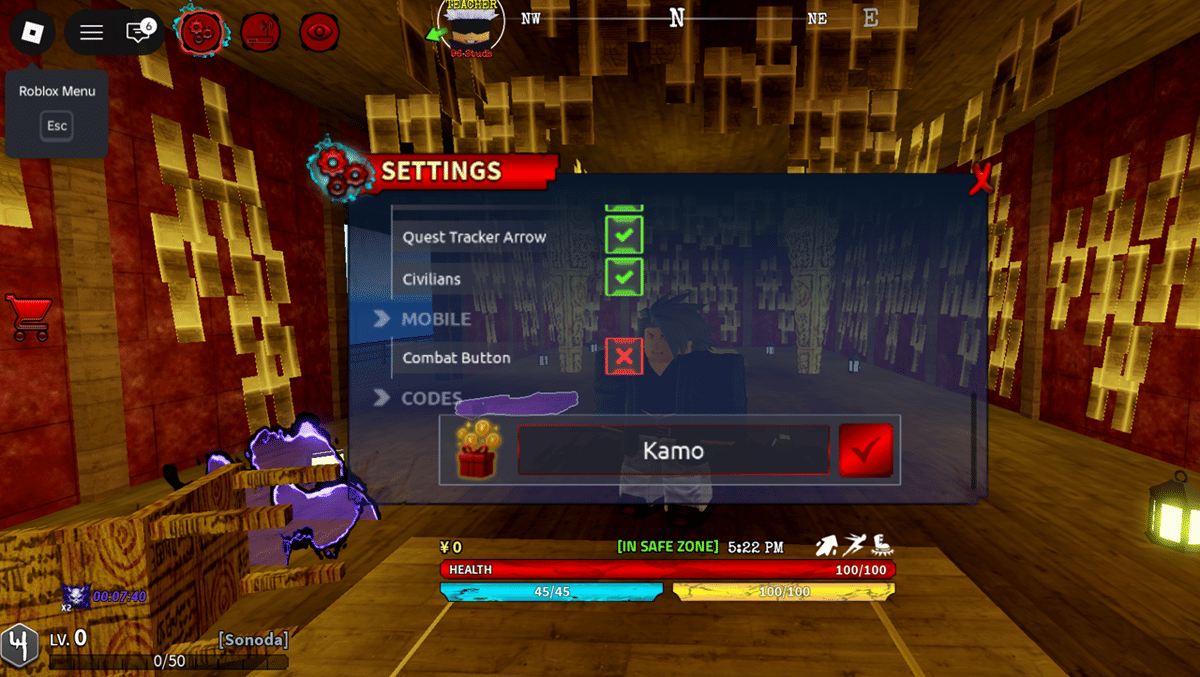Close the Settings panel with red X
This screenshot has width=1200, height=677.
pyautogui.click(x=981, y=179)
